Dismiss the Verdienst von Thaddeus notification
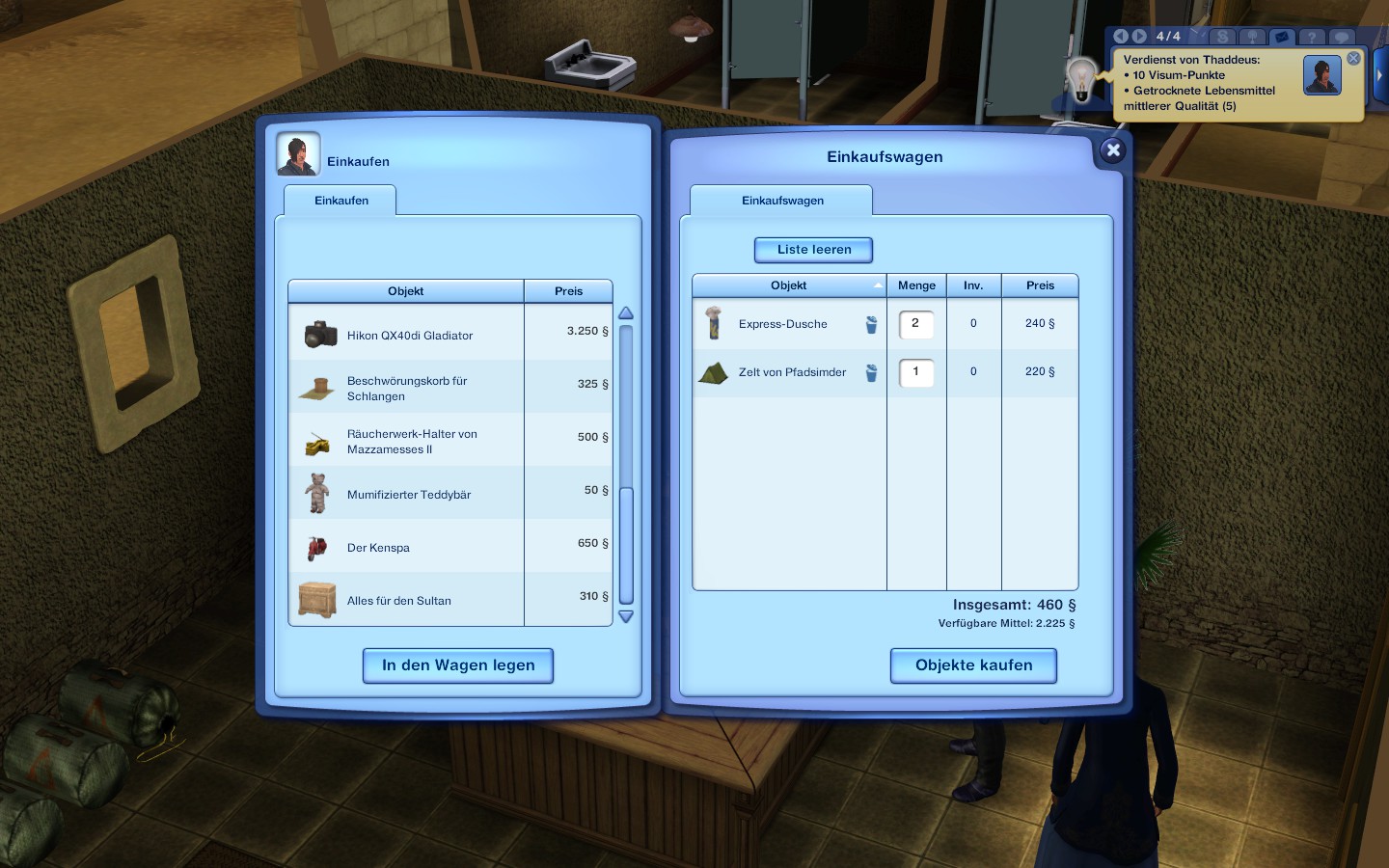Screen dimensions: 1389x868 pos(1353,58)
